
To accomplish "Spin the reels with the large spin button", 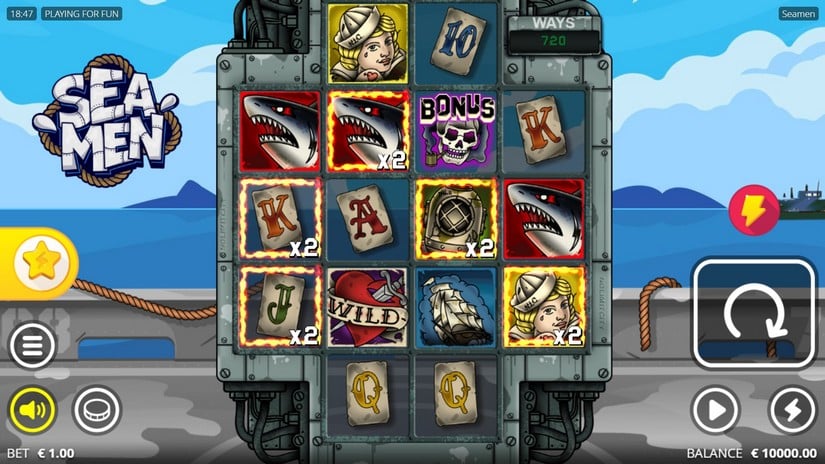I will tap(755, 314).
